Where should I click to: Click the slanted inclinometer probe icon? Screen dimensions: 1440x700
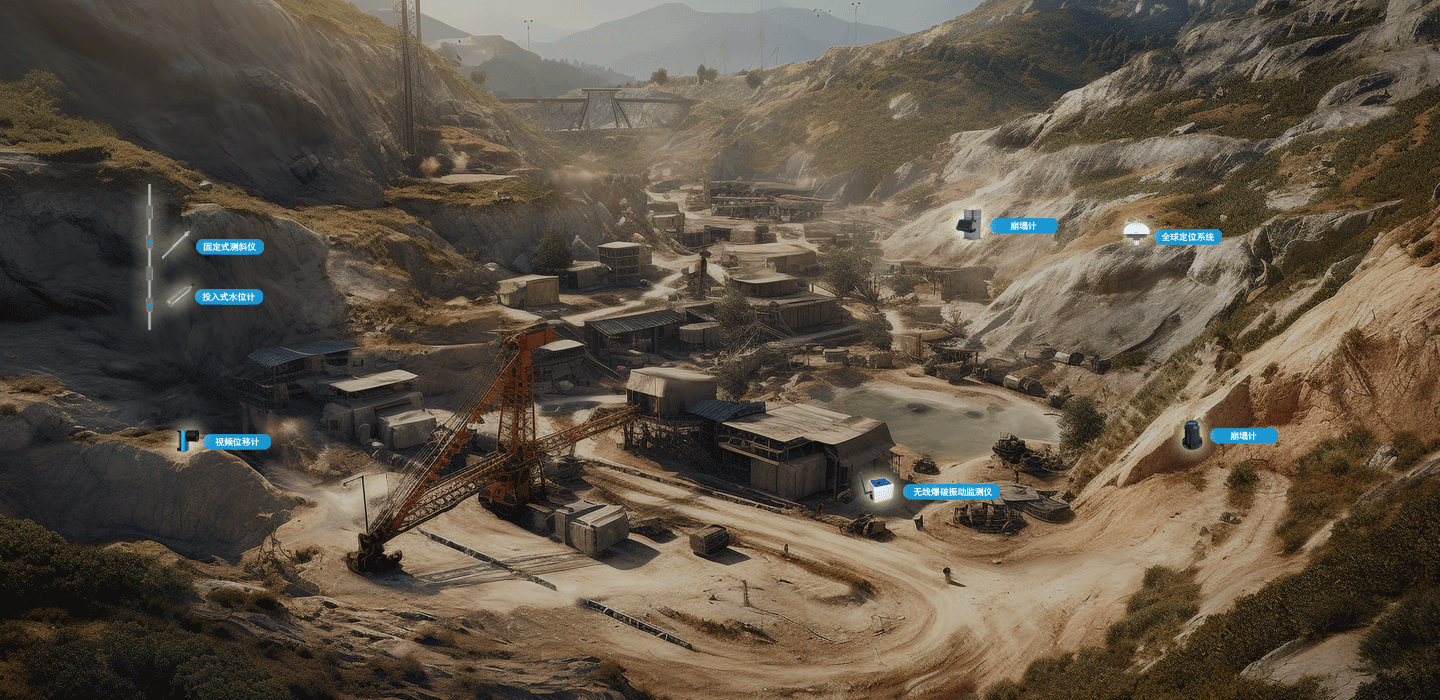176,244
